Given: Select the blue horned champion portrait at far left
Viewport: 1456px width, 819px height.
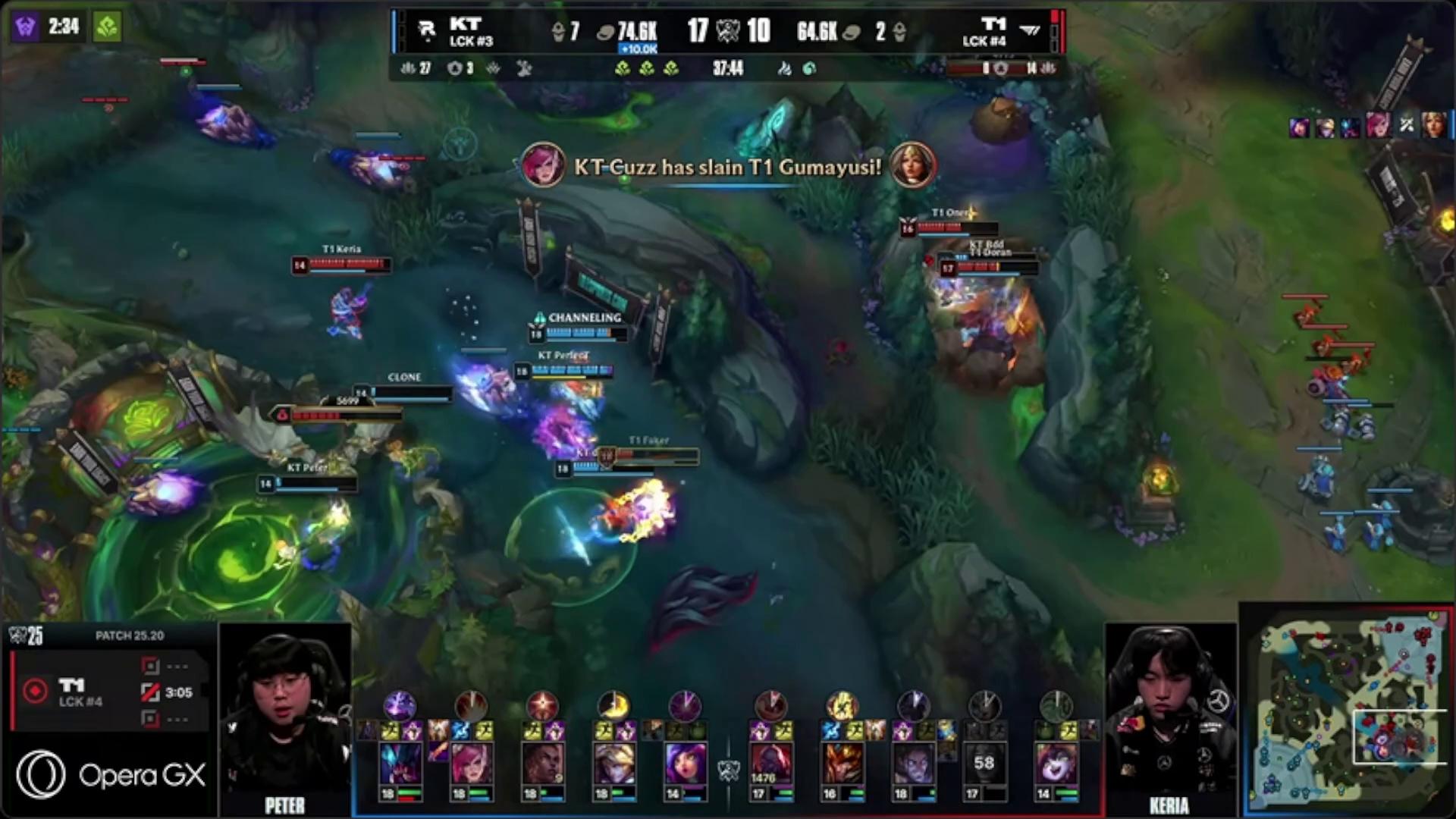Looking at the screenshot, I should tap(400, 764).
